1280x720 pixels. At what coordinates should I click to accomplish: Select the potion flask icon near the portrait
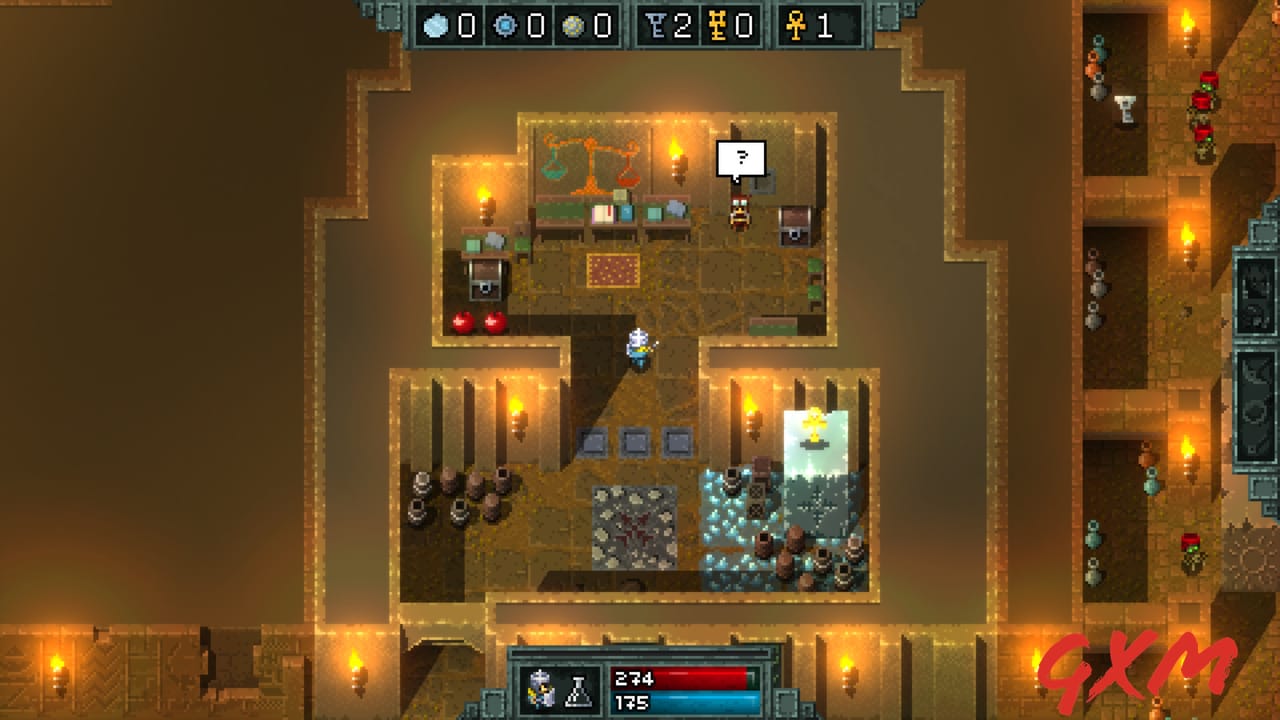tap(578, 690)
